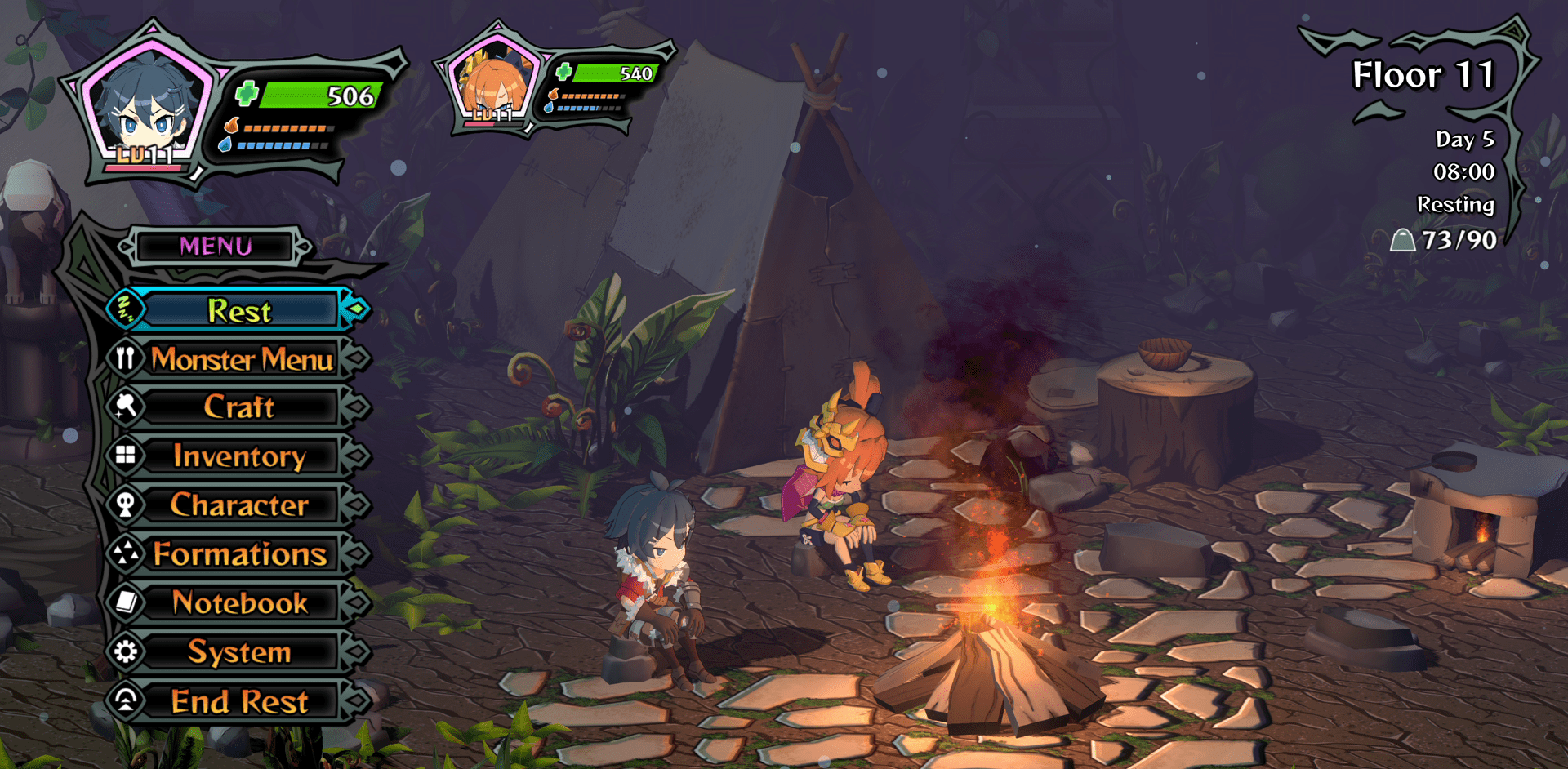Image resolution: width=1568 pixels, height=769 pixels.
Task: Choose End Rest to leave camp
Action: click(x=238, y=701)
